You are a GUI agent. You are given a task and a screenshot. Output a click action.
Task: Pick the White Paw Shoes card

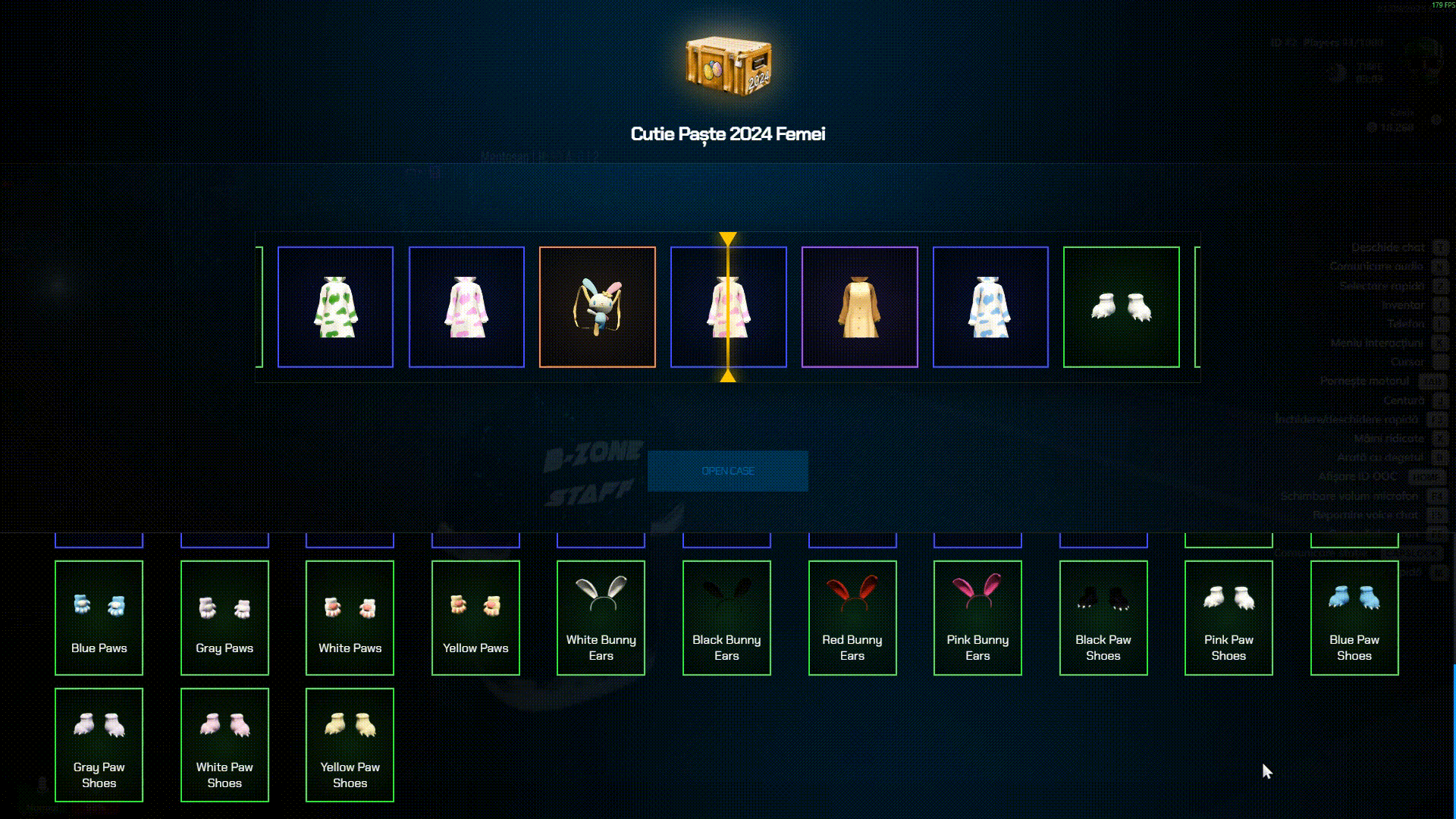click(x=224, y=745)
